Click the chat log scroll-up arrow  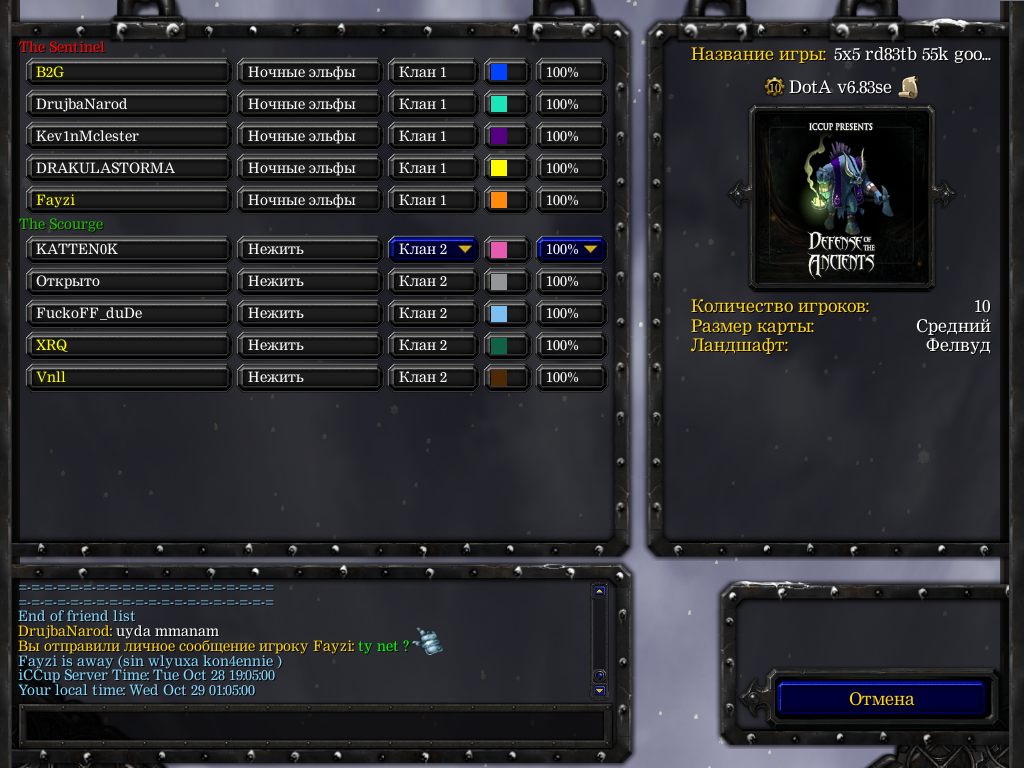click(599, 591)
